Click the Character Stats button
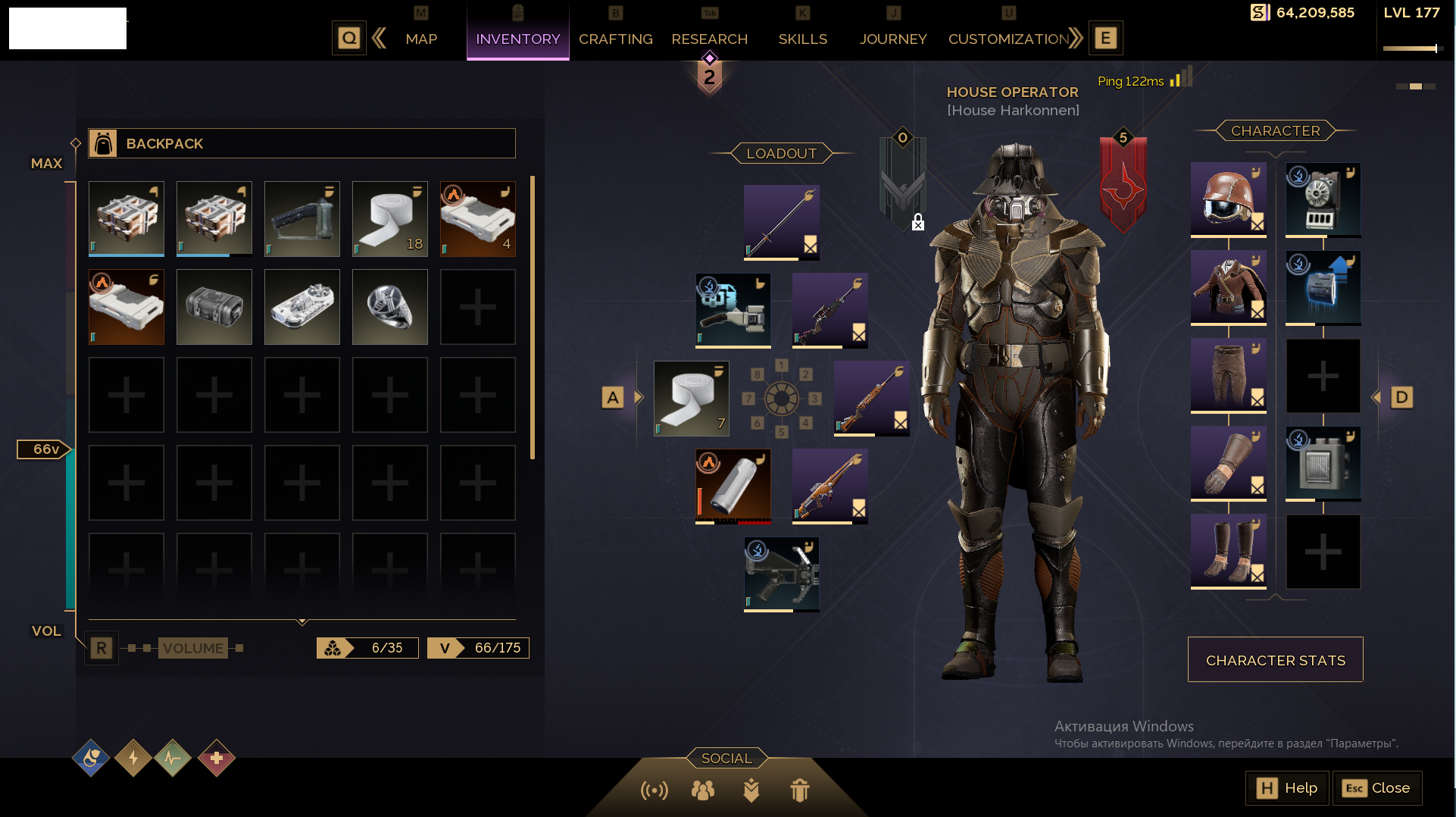Screen dimensions: 1456x817 (1275, 660)
